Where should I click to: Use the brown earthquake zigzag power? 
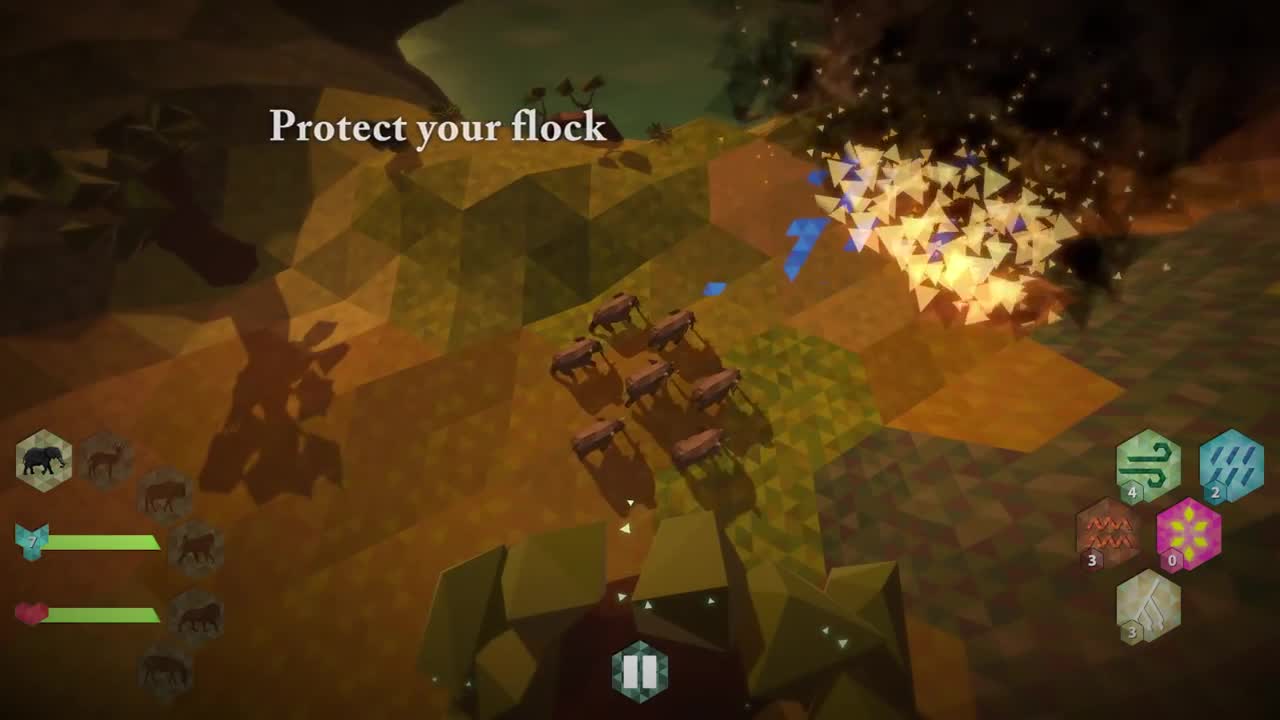[x=1108, y=532]
